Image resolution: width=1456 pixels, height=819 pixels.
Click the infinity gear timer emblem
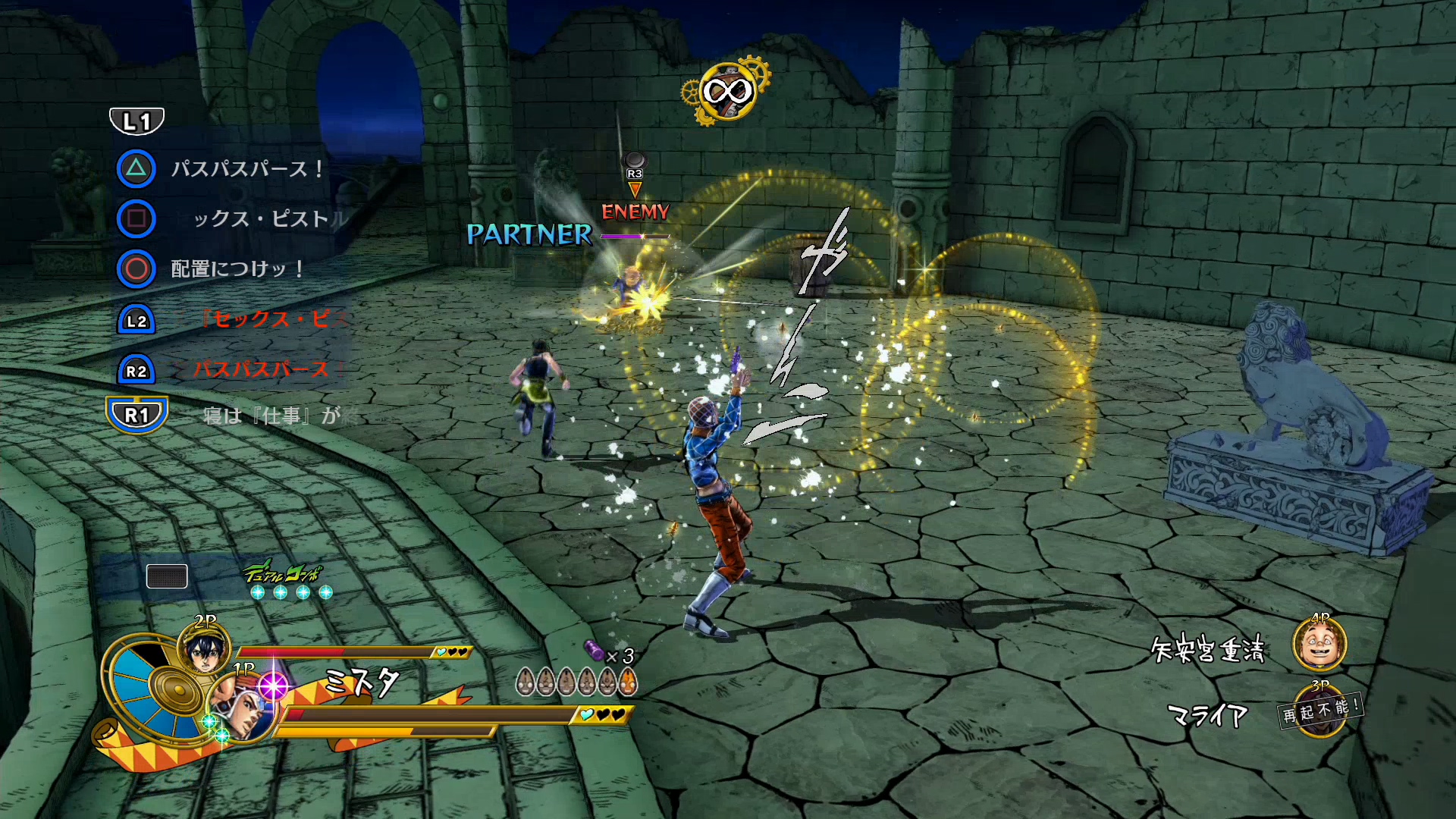[726, 93]
